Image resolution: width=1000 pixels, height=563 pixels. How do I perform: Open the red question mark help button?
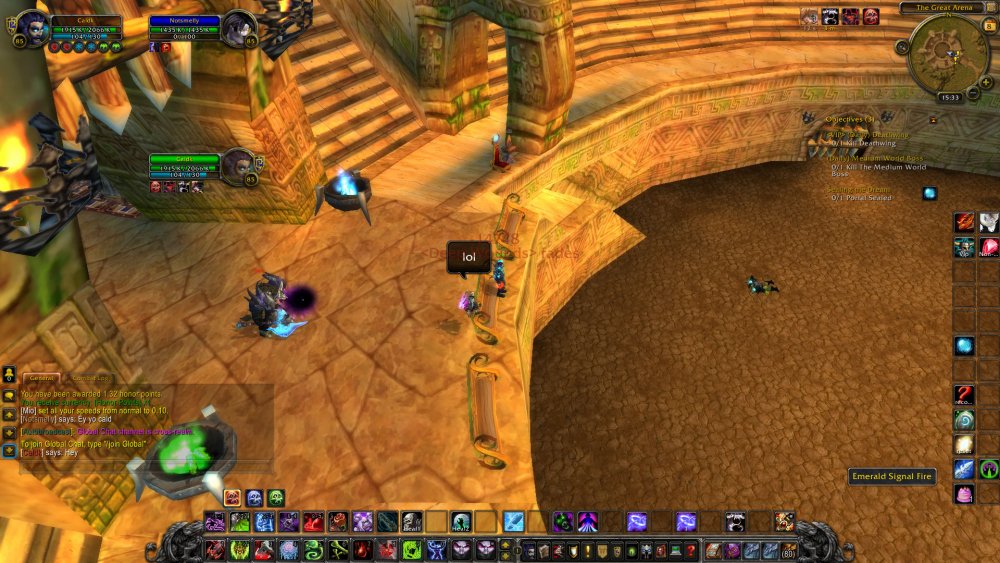[690, 550]
